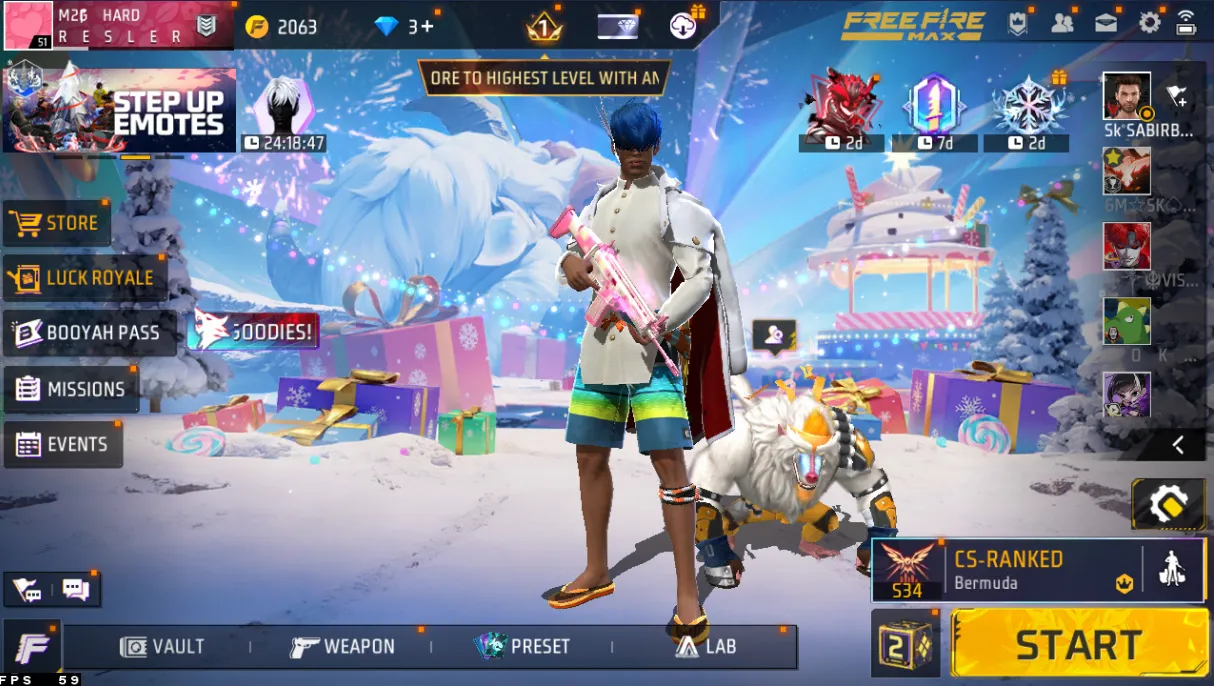The width and height of the screenshot is (1214, 686).
Task: Select the PRESET tab
Action: (x=523, y=647)
